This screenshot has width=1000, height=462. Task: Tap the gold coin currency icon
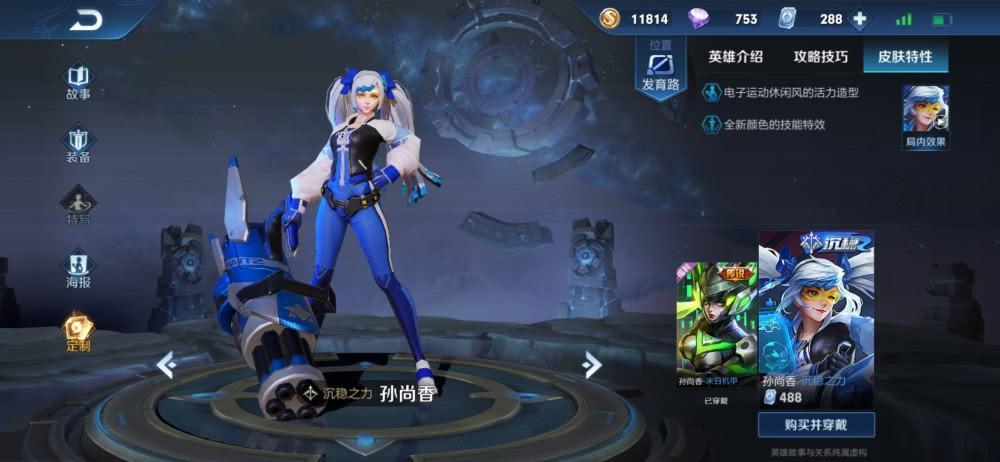click(x=610, y=19)
